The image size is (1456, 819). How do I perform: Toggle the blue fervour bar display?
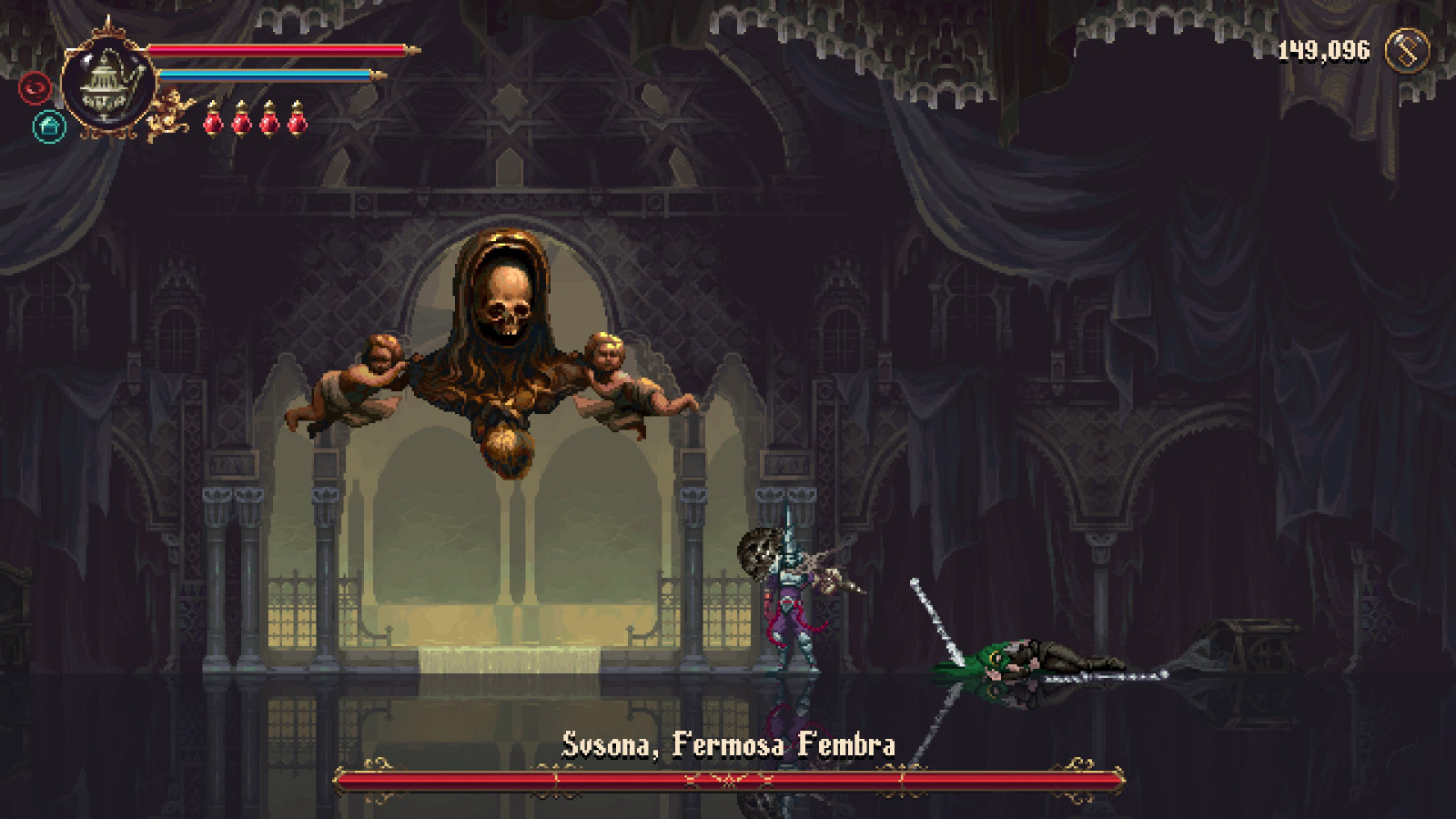click(264, 76)
